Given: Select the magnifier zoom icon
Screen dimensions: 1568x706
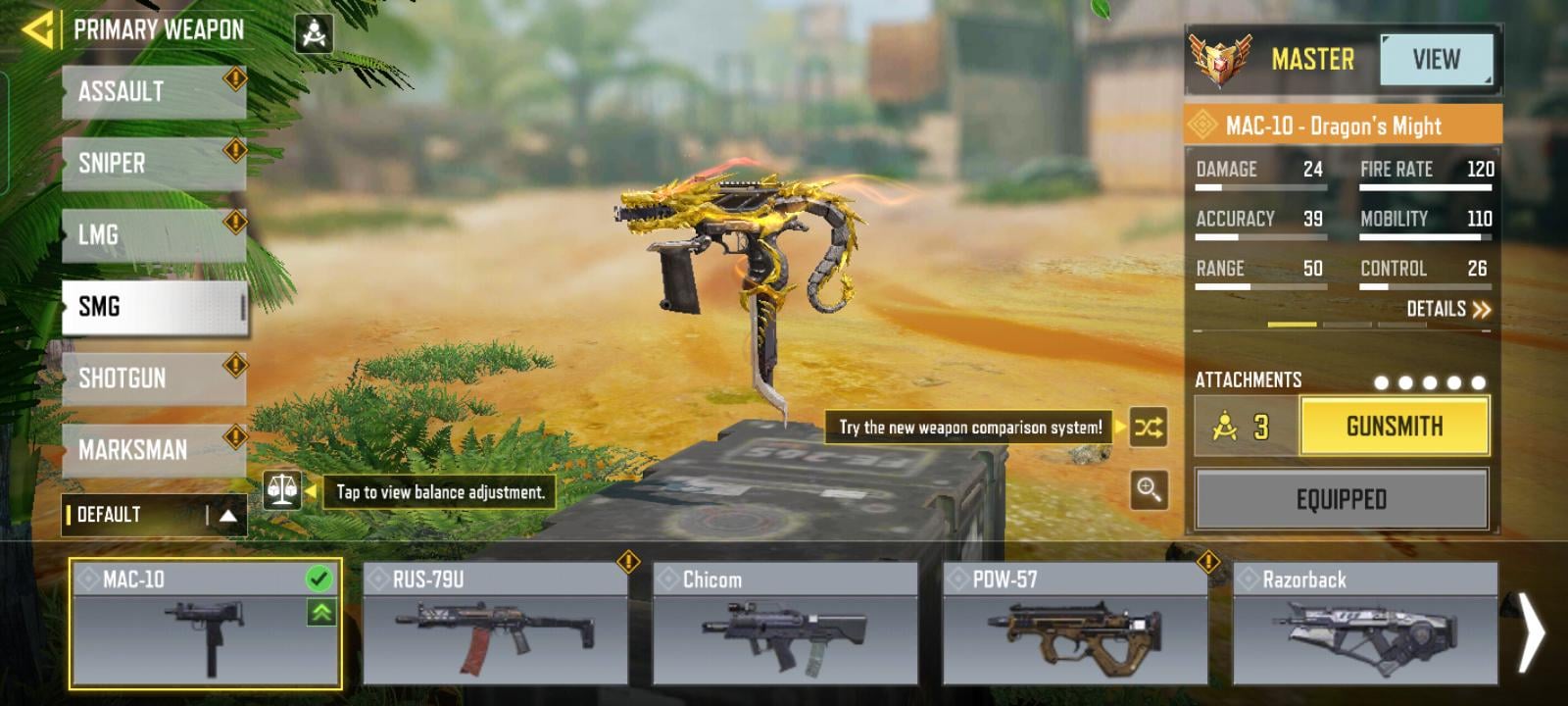Looking at the screenshot, I should pyautogui.click(x=1151, y=491).
